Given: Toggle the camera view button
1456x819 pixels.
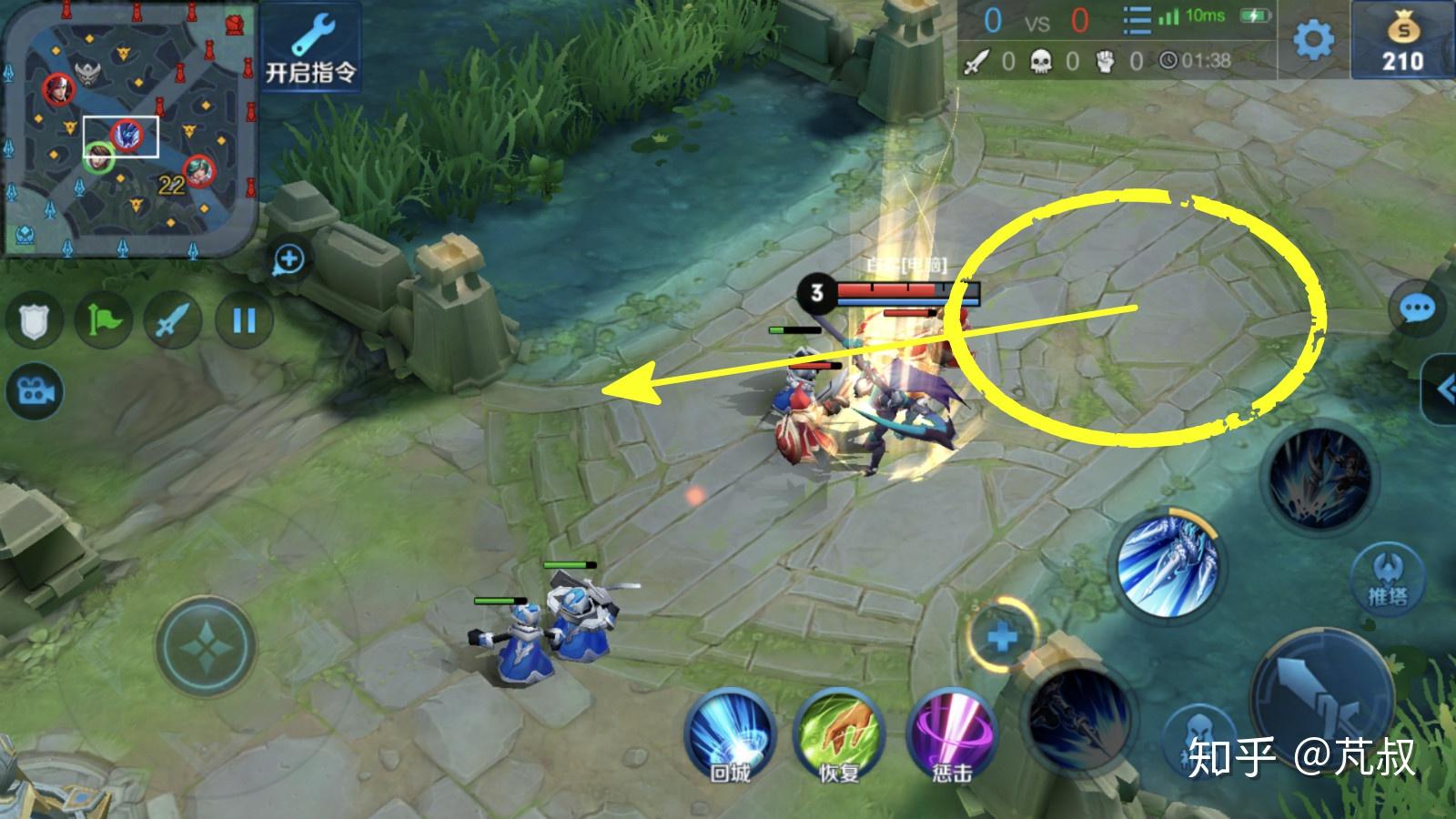Looking at the screenshot, I should coord(35,391).
